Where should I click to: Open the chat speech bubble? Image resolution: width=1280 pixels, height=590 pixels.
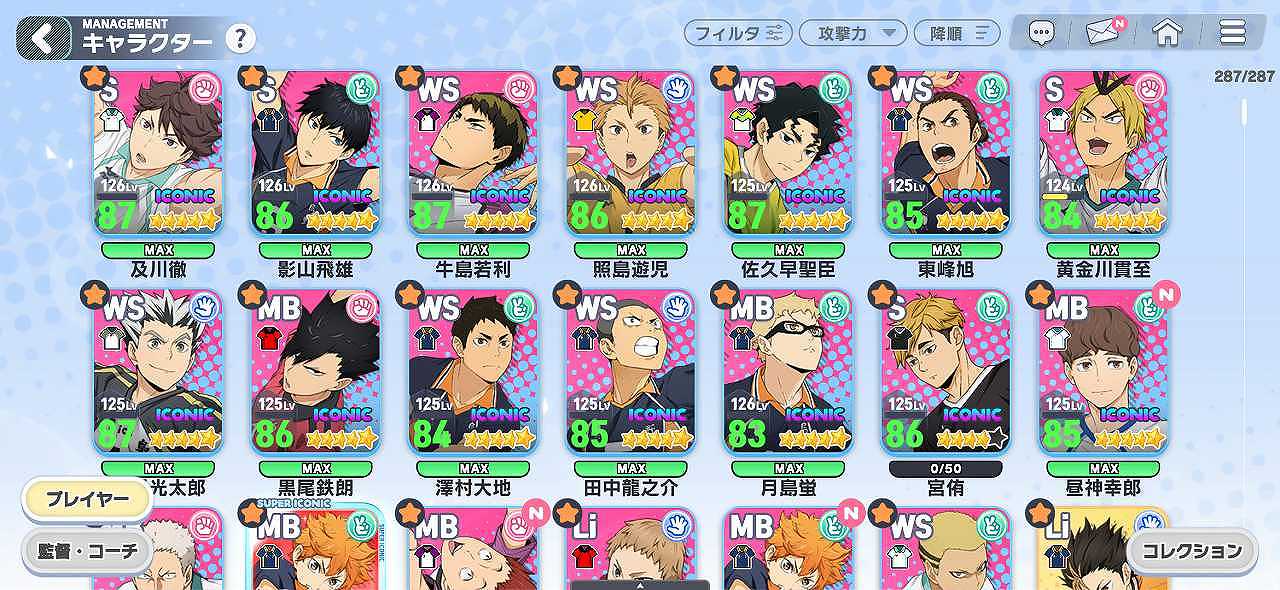pyautogui.click(x=1042, y=33)
